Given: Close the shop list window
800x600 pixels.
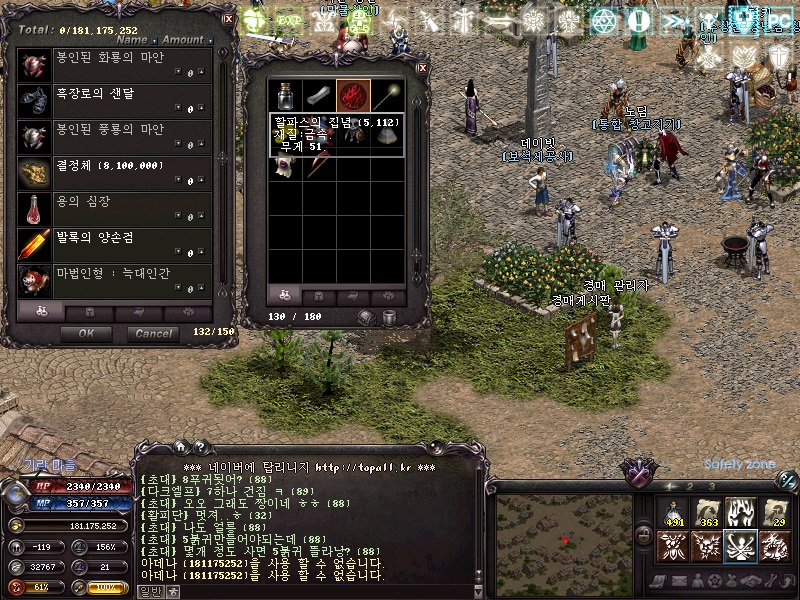Looking at the screenshot, I should (x=228, y=18).
